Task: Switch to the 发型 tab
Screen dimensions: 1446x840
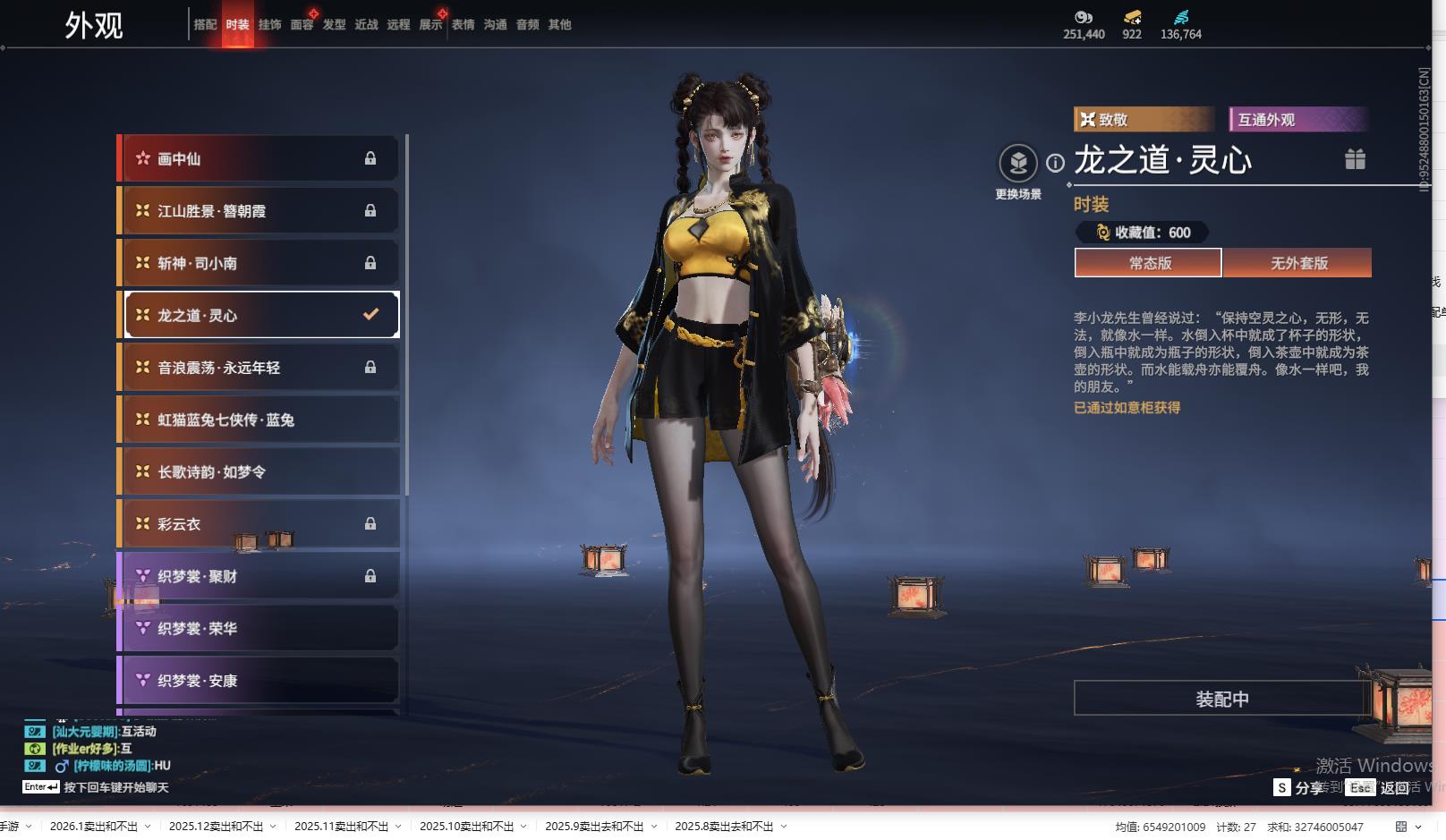Action: click(334, 25)
